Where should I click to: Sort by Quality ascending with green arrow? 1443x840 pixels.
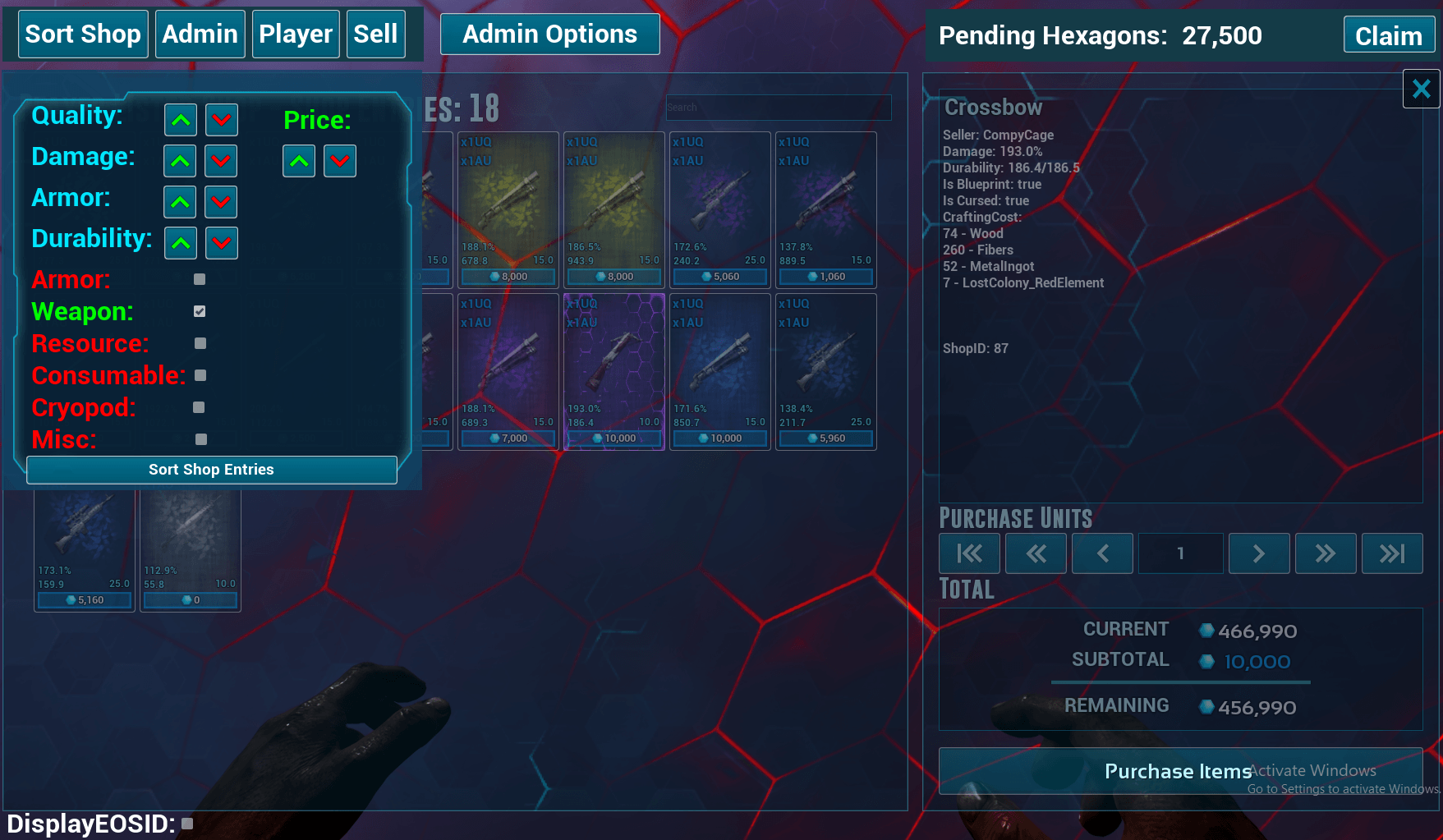pos(181,120)
